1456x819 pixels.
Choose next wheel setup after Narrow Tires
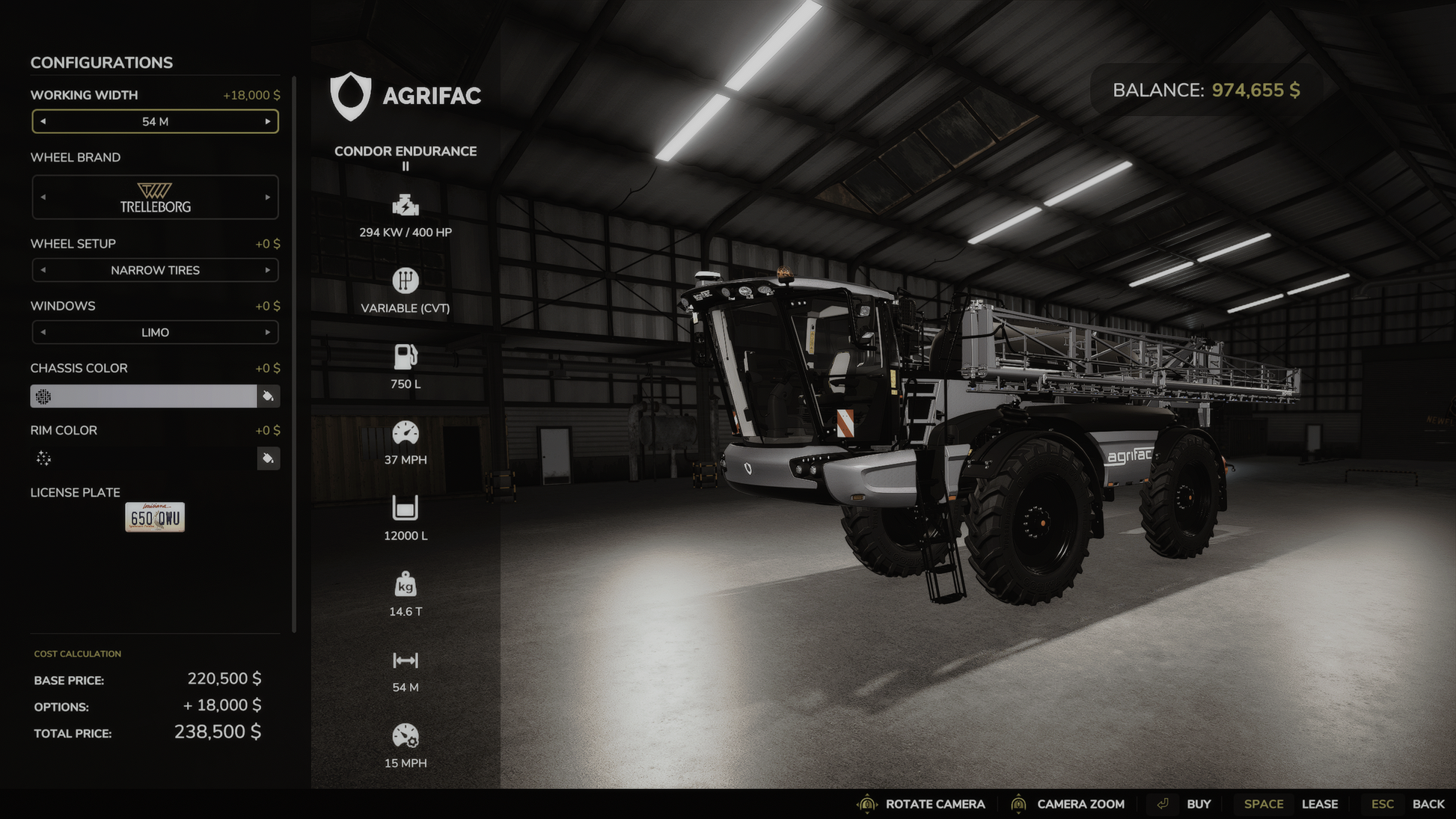[267, 270]
